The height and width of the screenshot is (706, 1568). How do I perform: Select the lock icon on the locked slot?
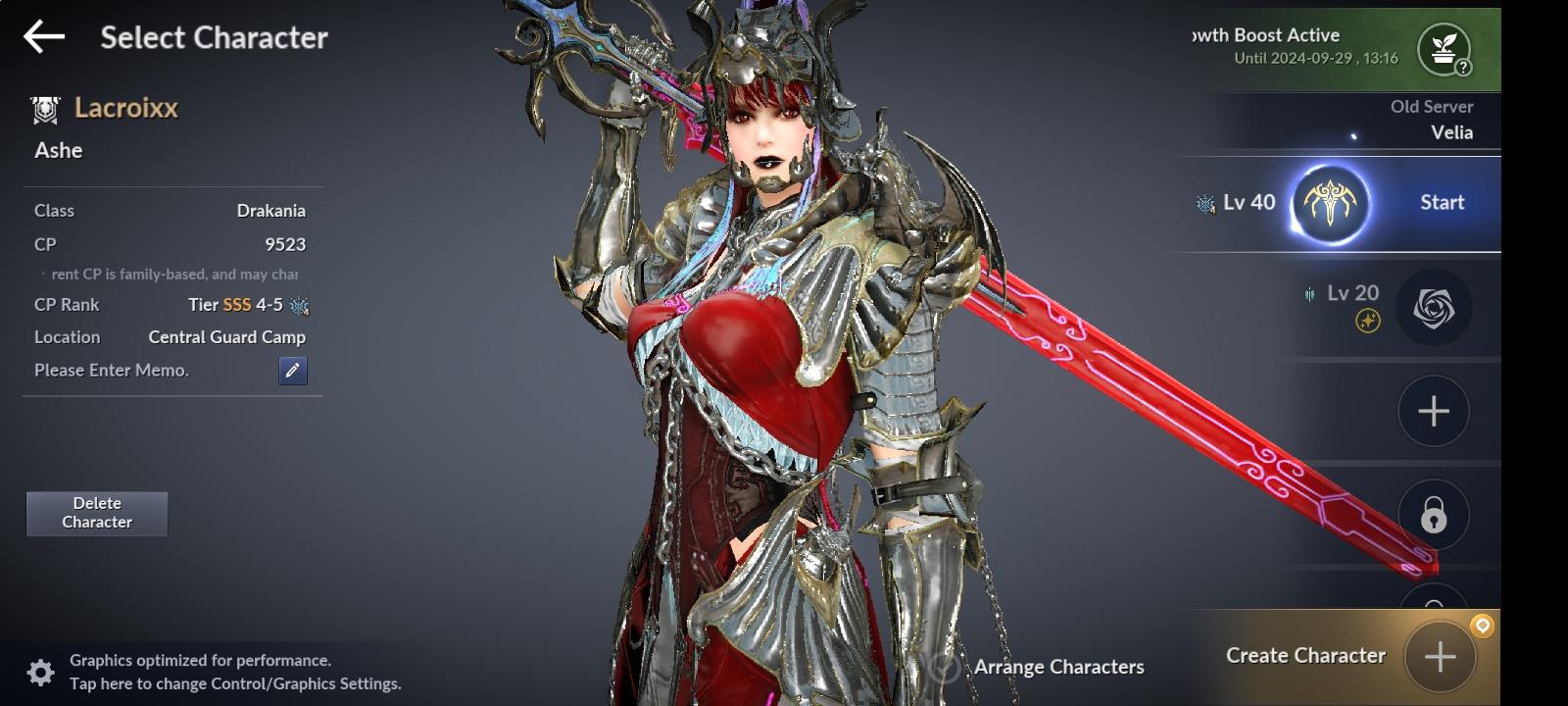click(1433, 514)
